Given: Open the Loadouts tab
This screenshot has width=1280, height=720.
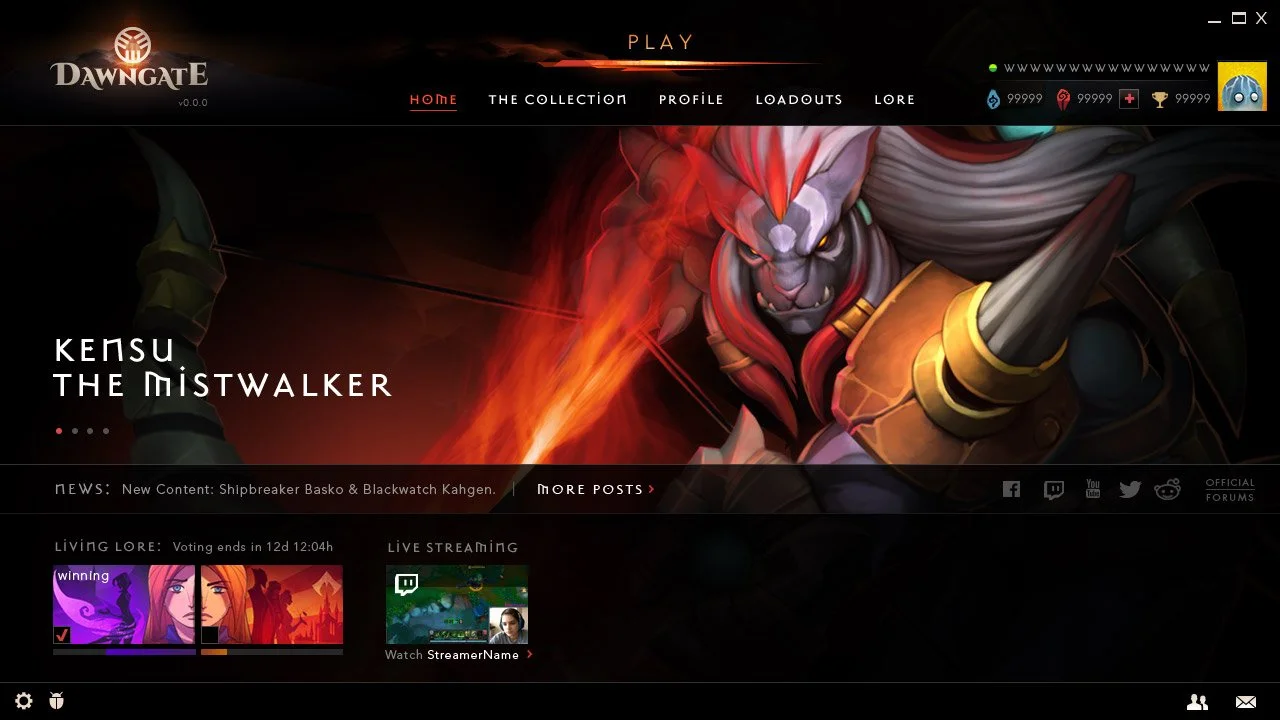Looking at the screenshot, I should pyautogui.click(x=799, y=99).
